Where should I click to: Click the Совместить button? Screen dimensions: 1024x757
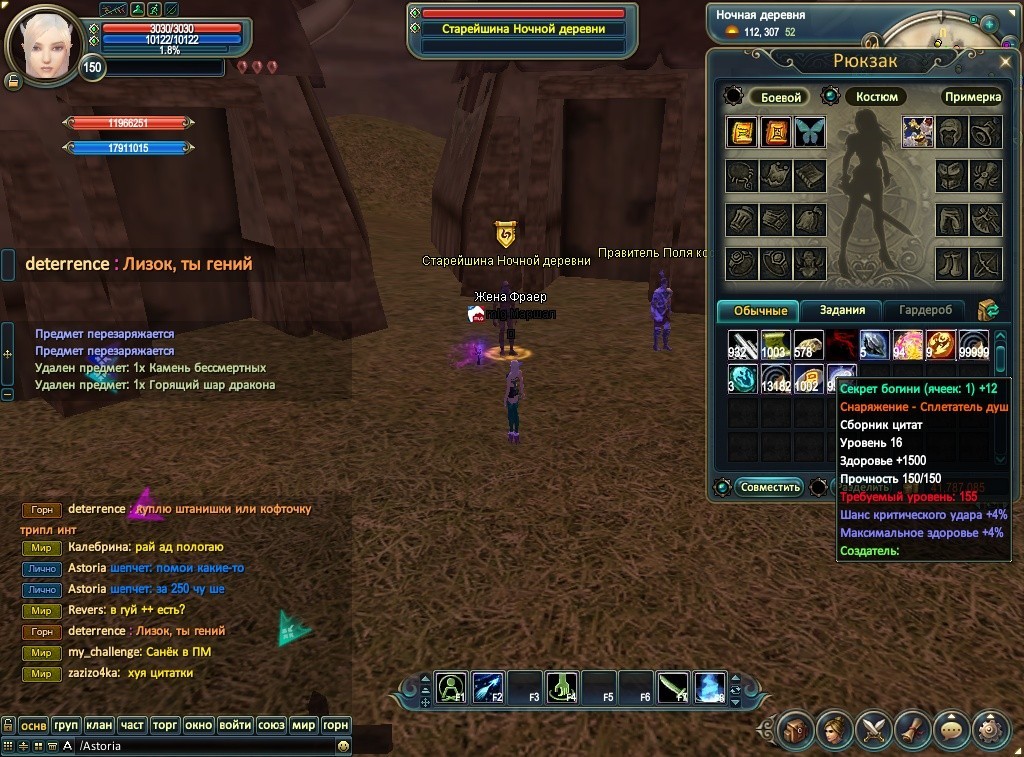(x=770, y=487)
